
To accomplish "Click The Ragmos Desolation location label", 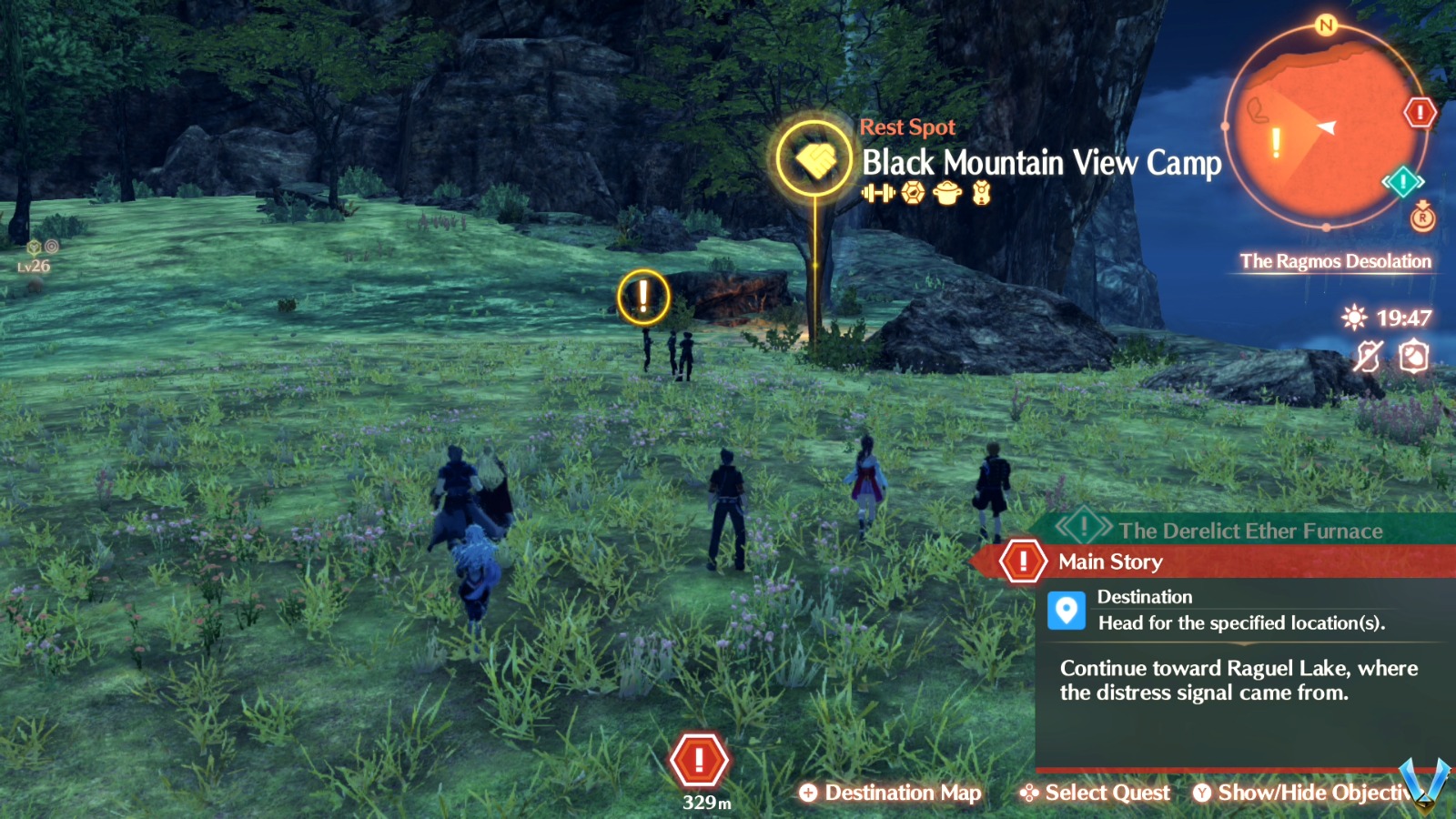I will pyautogui.click(x=1336, y=262).
